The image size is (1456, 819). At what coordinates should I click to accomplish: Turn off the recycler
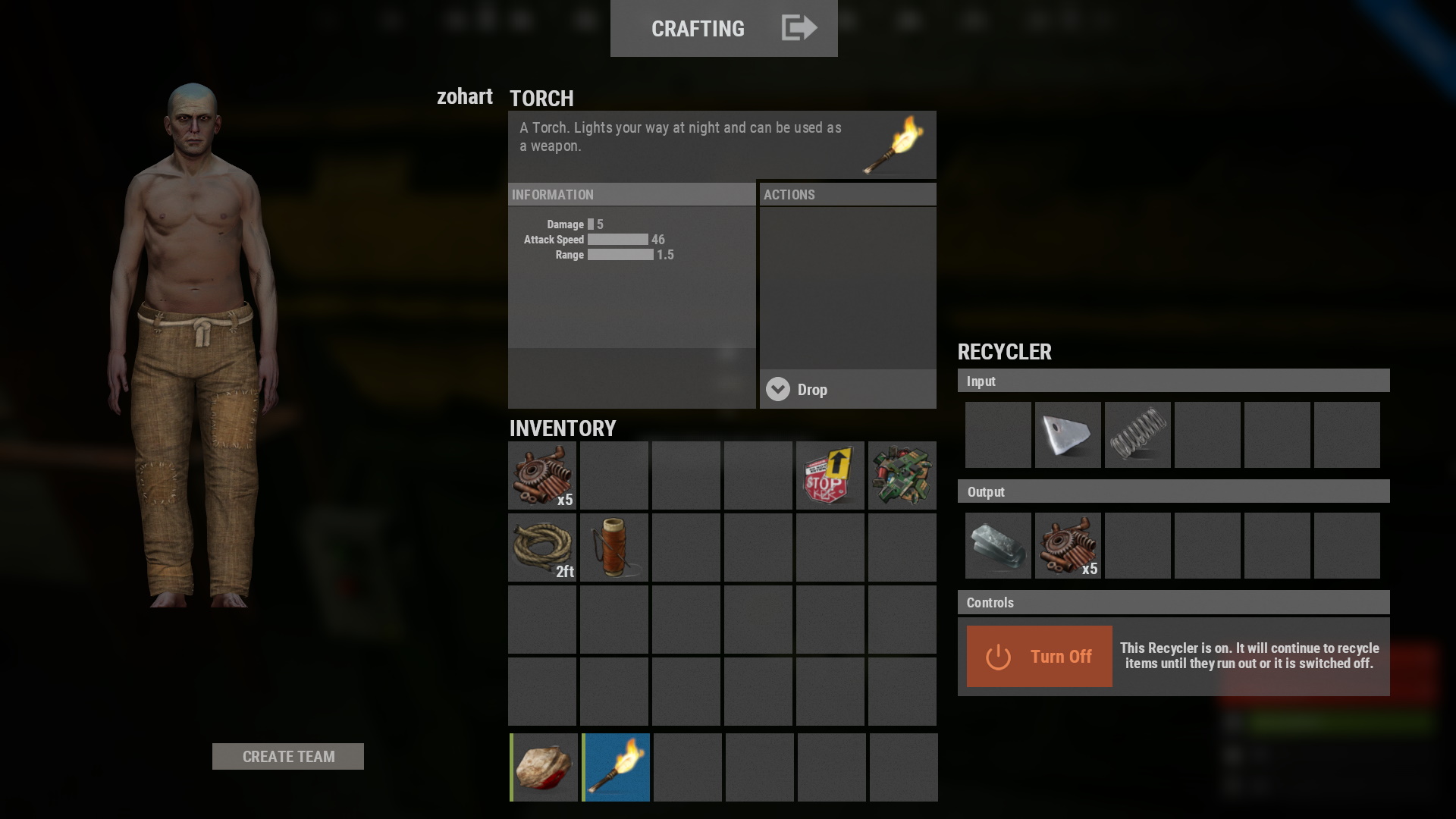(x=1039, y=656)
